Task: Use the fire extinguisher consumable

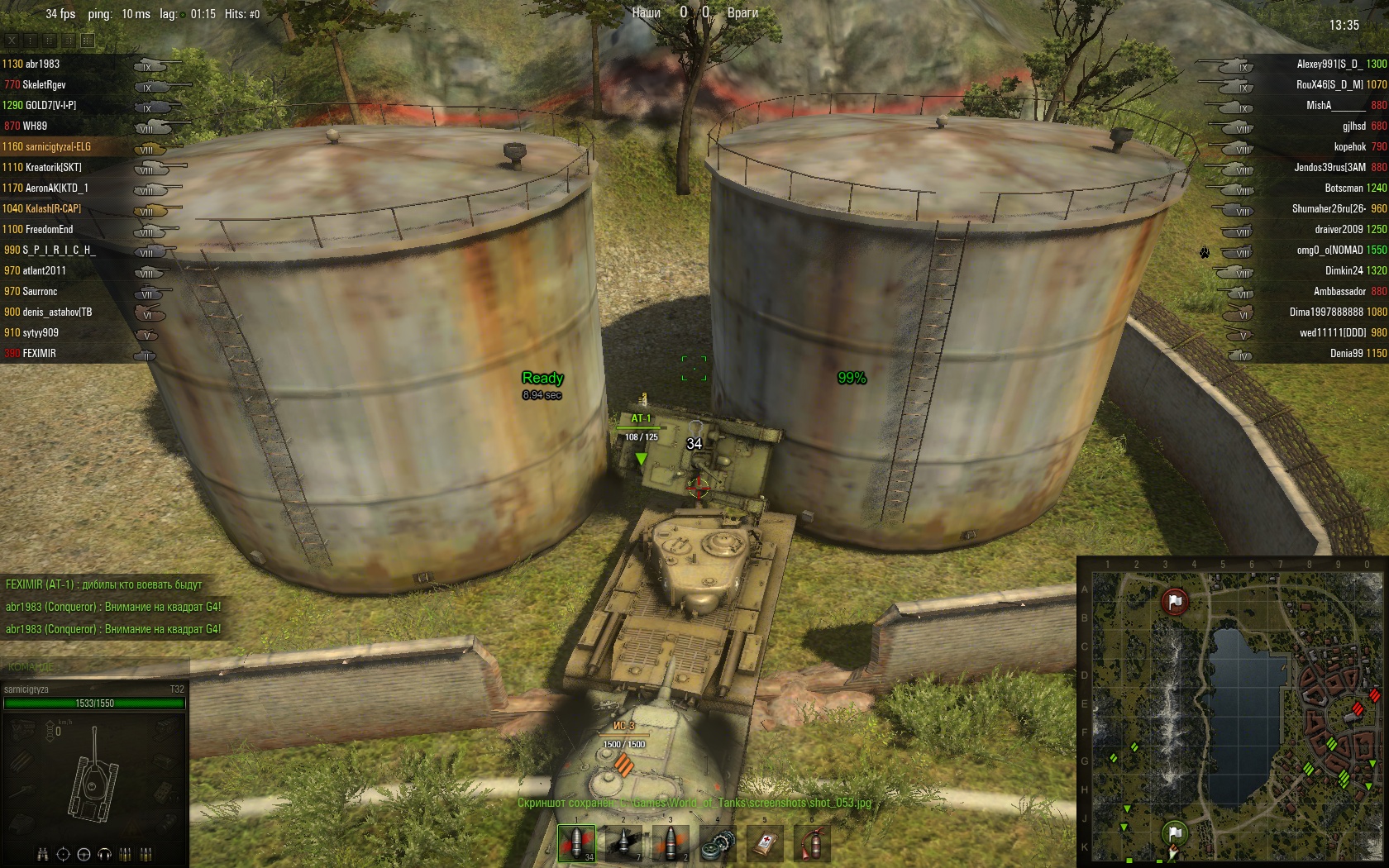Action: point(812,843)
